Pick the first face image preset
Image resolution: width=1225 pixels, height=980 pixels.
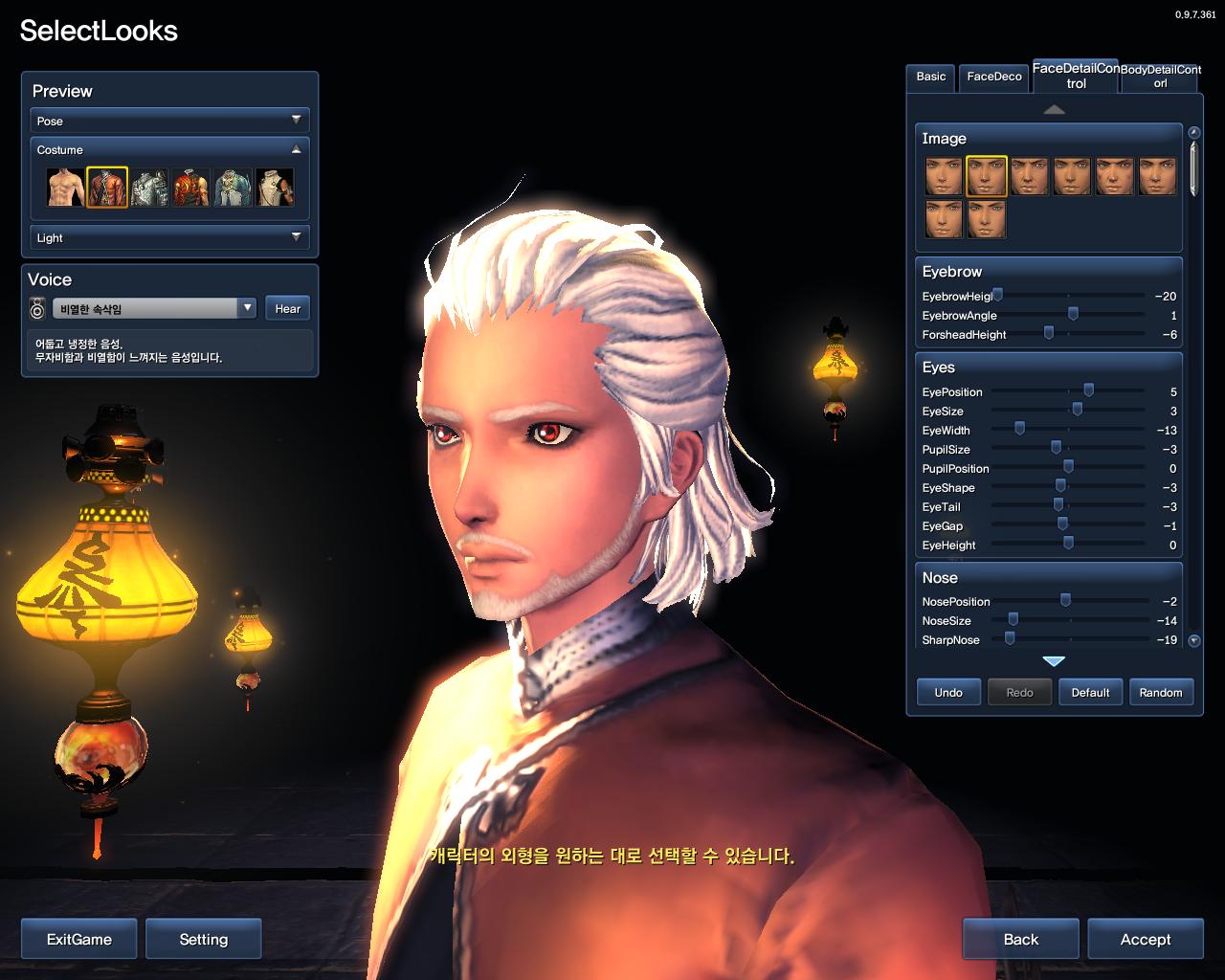coord(944,176)
